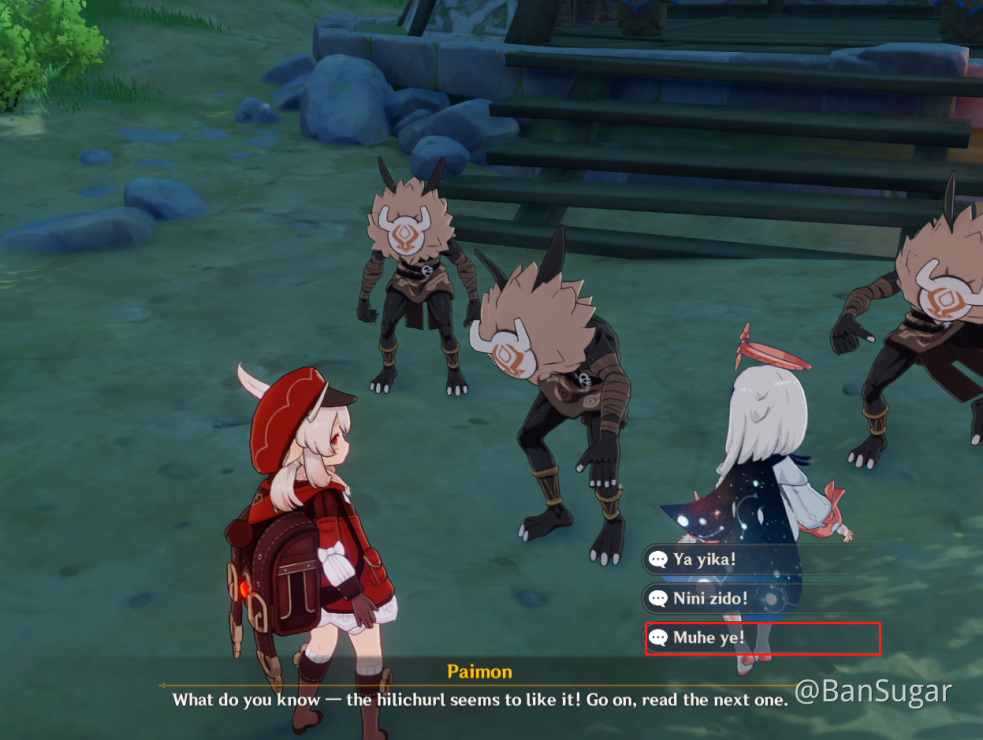Select the "Nini zido!" dialogue option
The height and width of the screenshot is (740, 983).
point(711,599)
